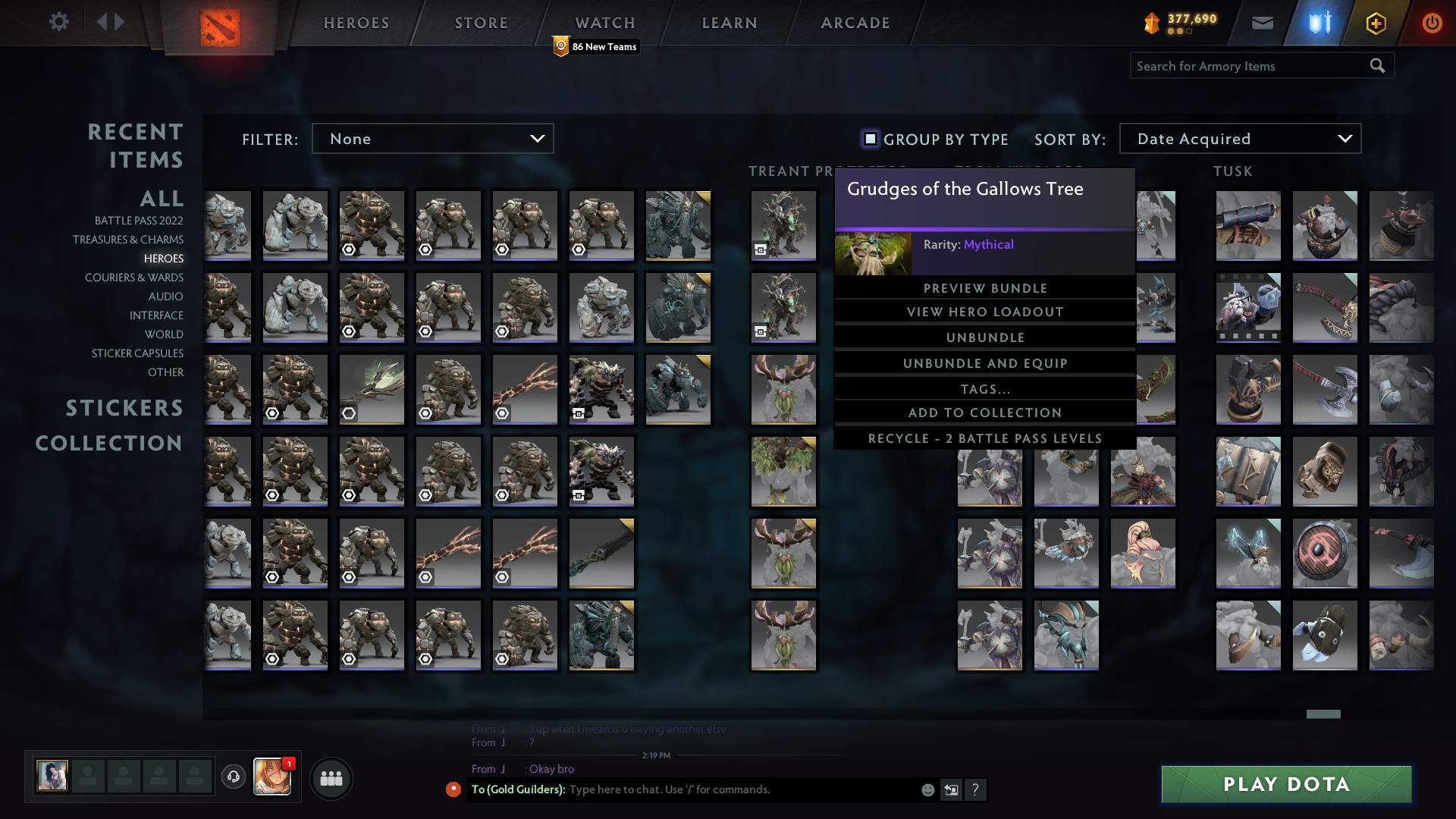Choose Add to Collection
Viewport: 1456px width, 819px height.
[985, 413]
